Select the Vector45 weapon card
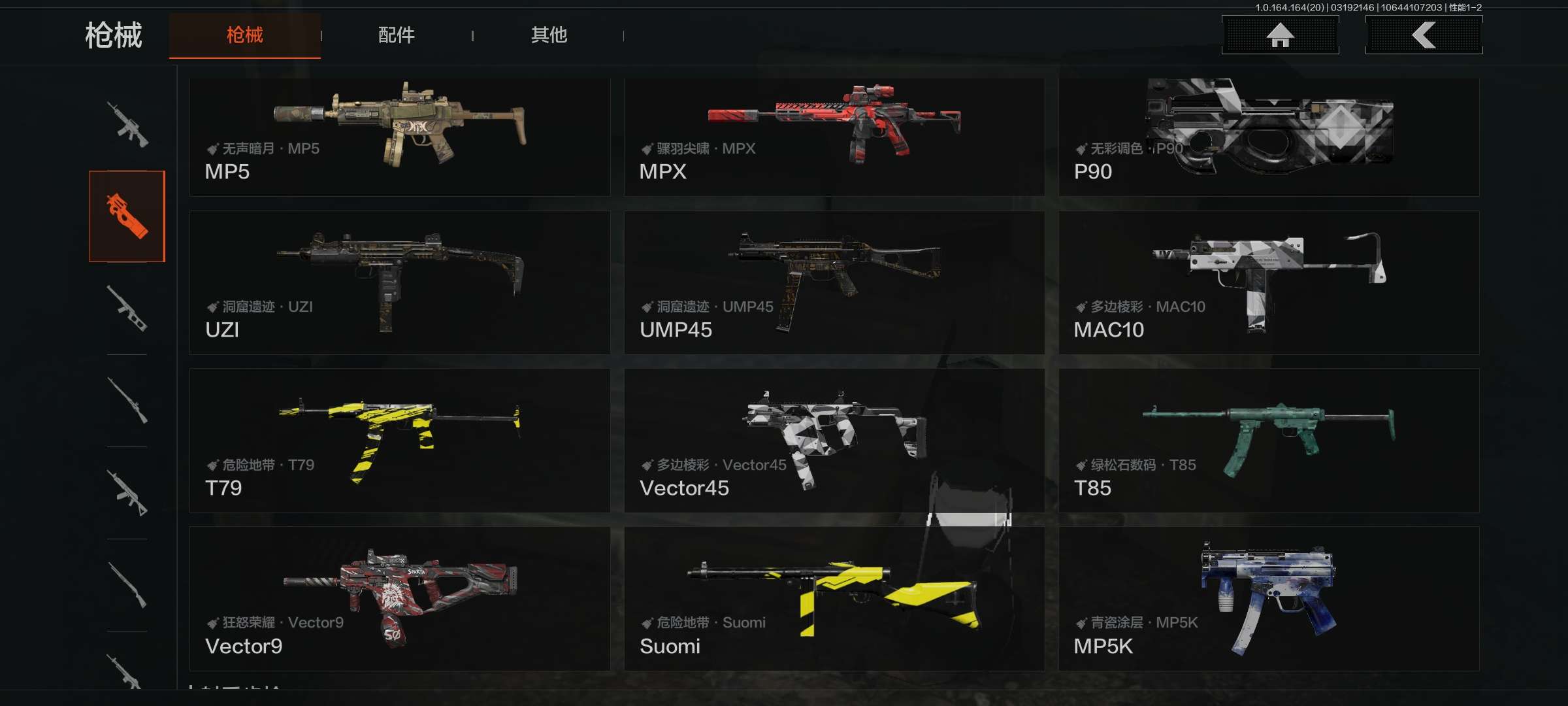 tap(834, 441)
